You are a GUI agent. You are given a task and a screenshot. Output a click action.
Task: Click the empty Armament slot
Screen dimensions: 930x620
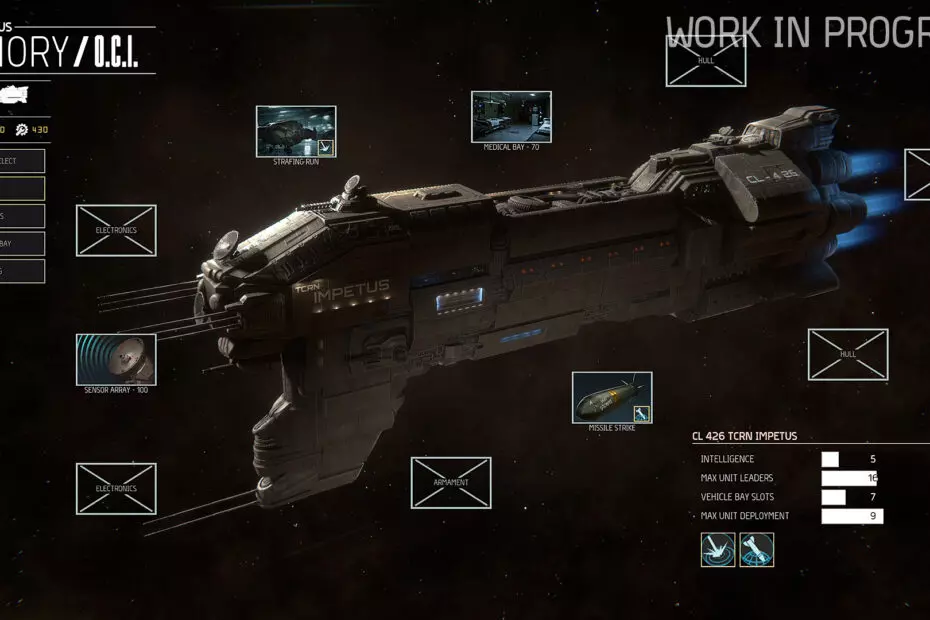(451, 483)
